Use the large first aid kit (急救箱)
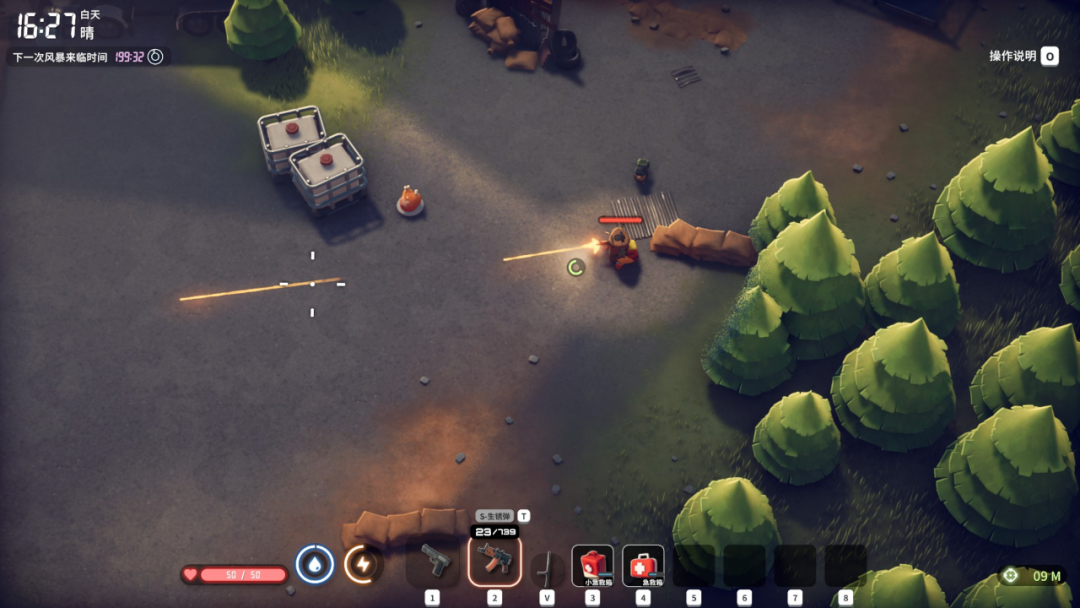The image size is (1080, 608). [x=643, y=565]
